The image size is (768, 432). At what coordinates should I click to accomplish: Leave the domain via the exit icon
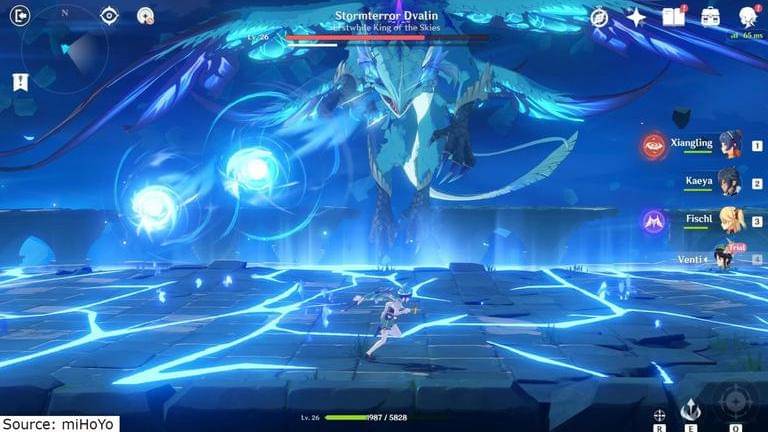[x=20, y=15]
